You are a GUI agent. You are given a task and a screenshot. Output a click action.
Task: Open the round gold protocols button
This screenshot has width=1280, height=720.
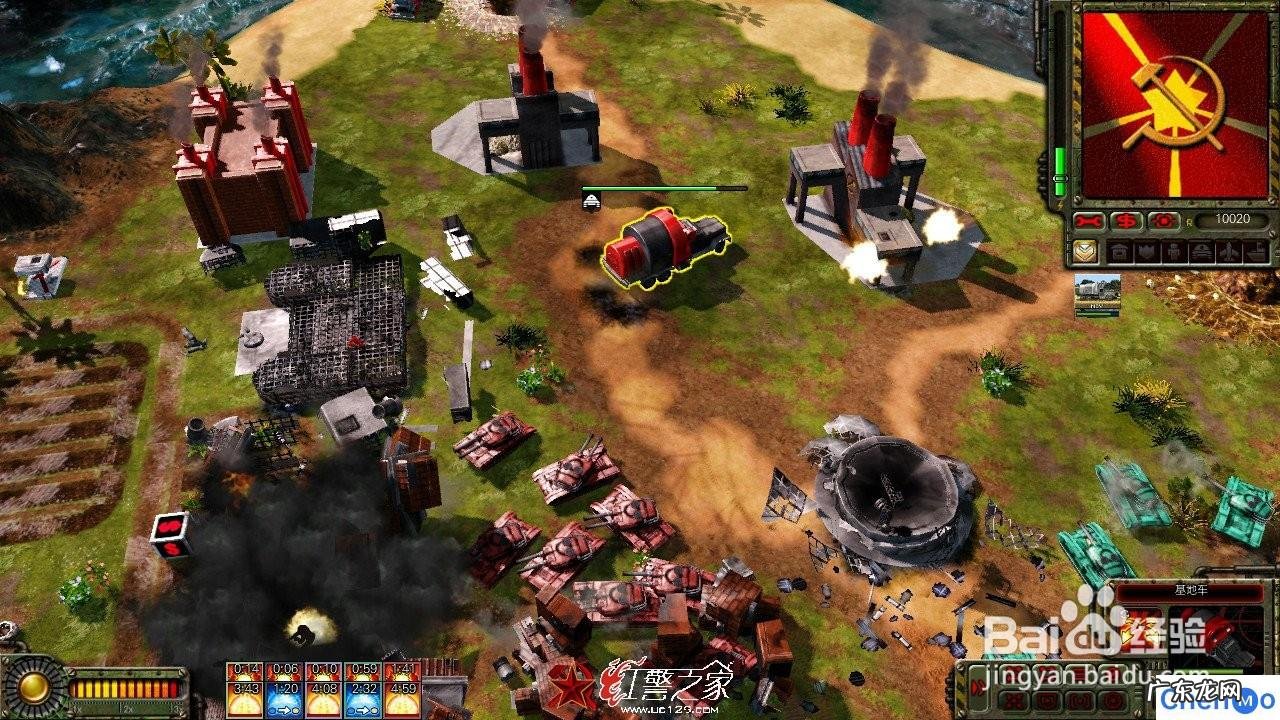34,687
